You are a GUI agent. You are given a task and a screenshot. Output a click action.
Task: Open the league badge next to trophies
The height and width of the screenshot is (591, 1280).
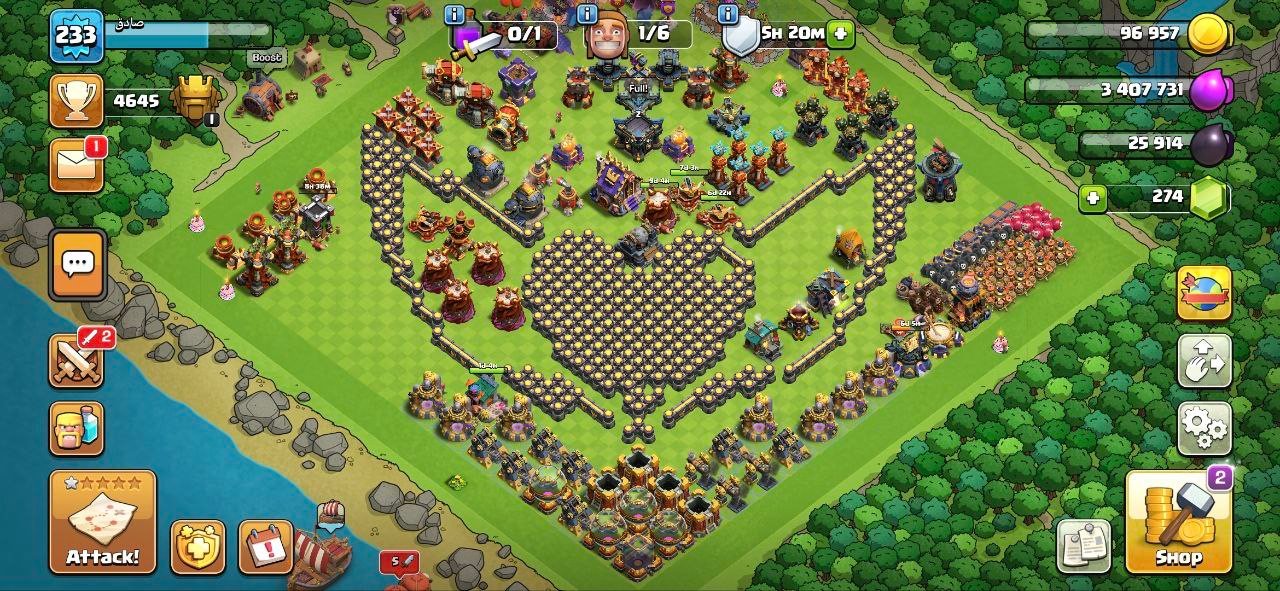click(x=196, y=99)
